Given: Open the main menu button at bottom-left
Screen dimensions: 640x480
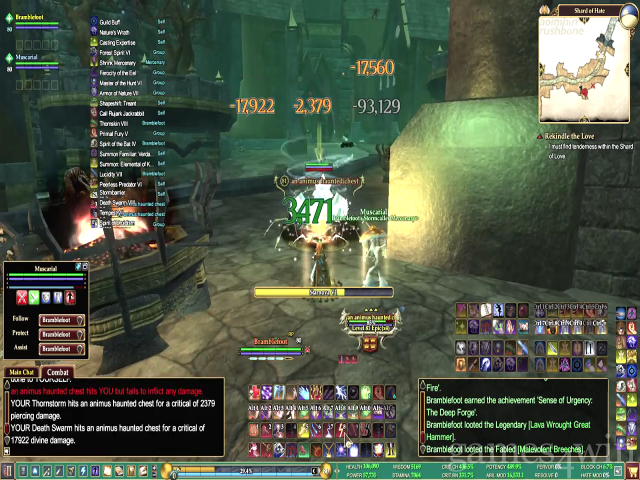Looking at the screenshot, I should (8, 470).
